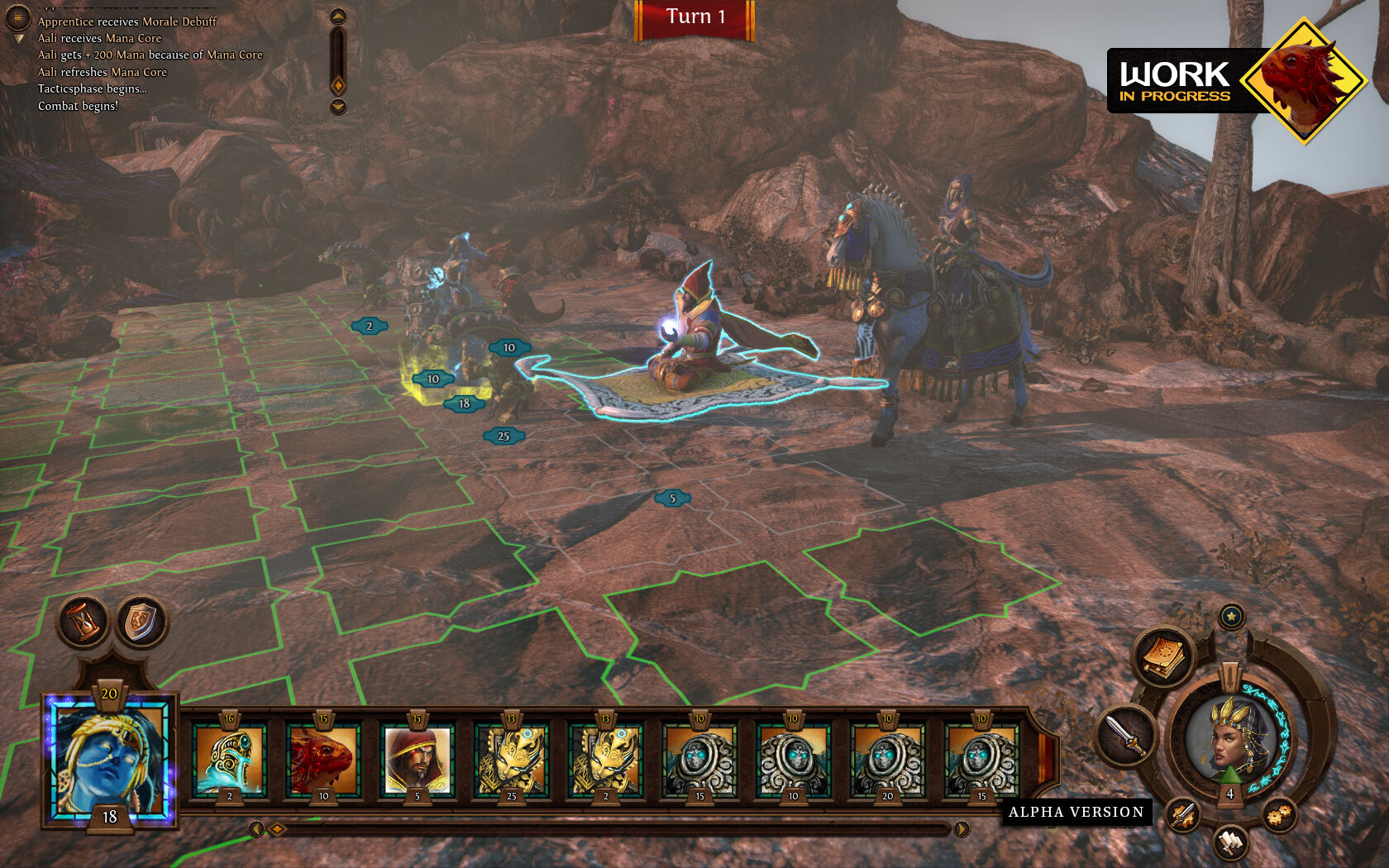Image resolution: width=1389 pixels, height=868 pixels.
Task: Open the options gear icon
Action: (1278, 815)
